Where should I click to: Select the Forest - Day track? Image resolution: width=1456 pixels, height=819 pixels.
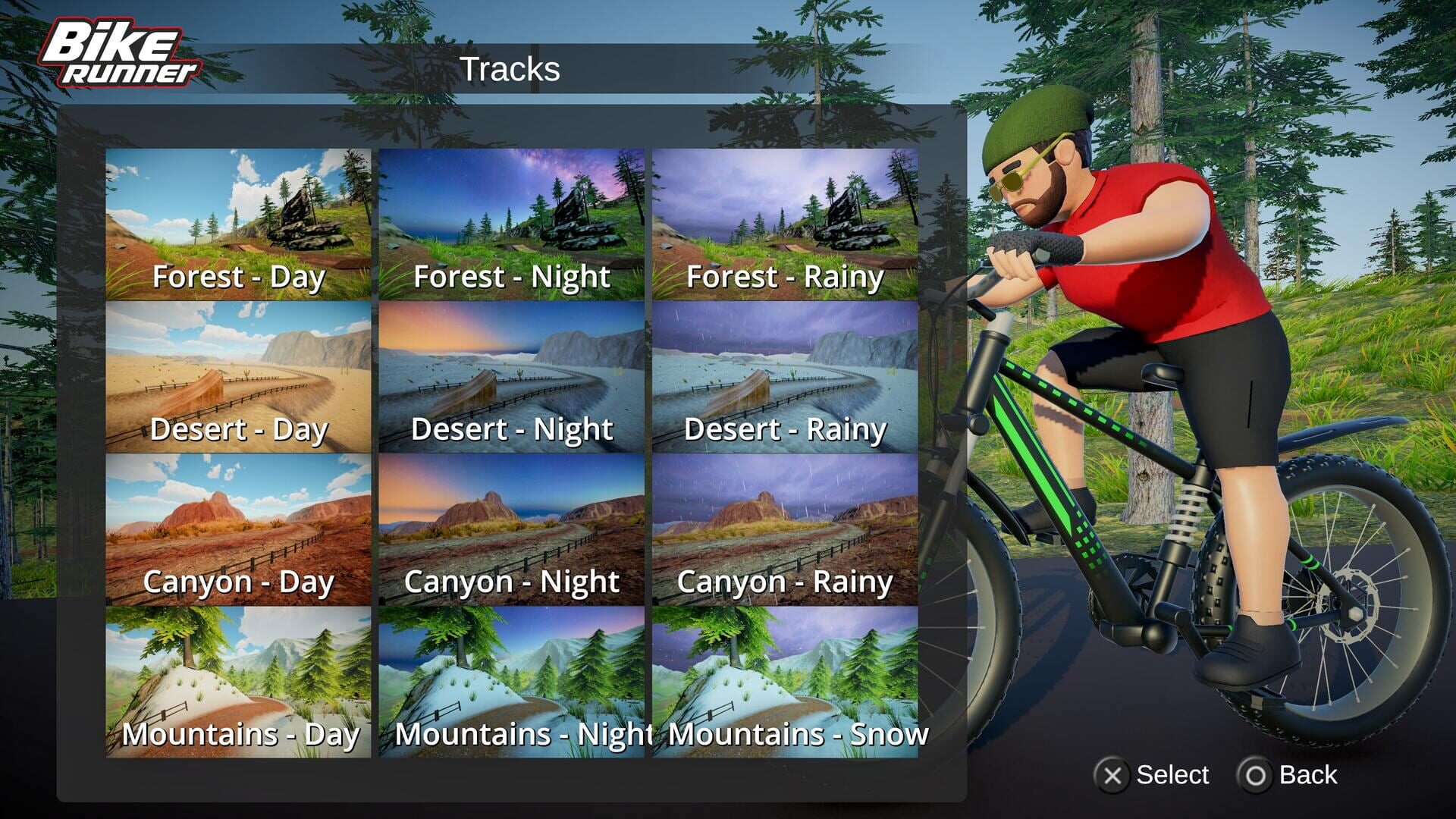point(239,224)
